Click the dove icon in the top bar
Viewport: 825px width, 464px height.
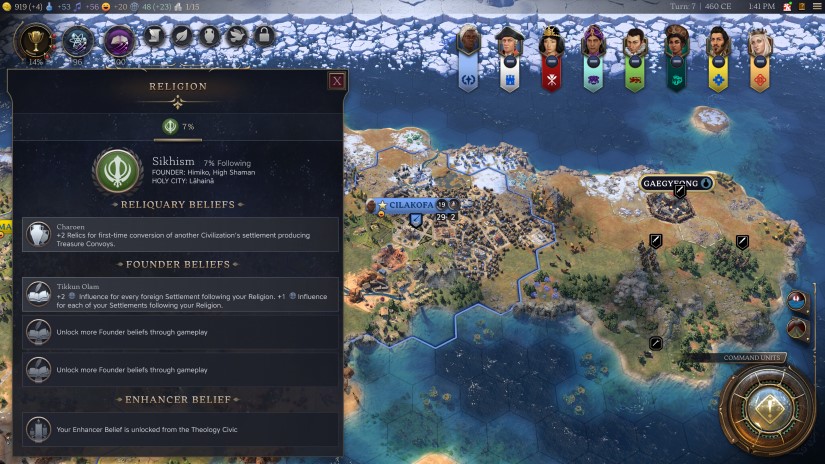(238, 38)
